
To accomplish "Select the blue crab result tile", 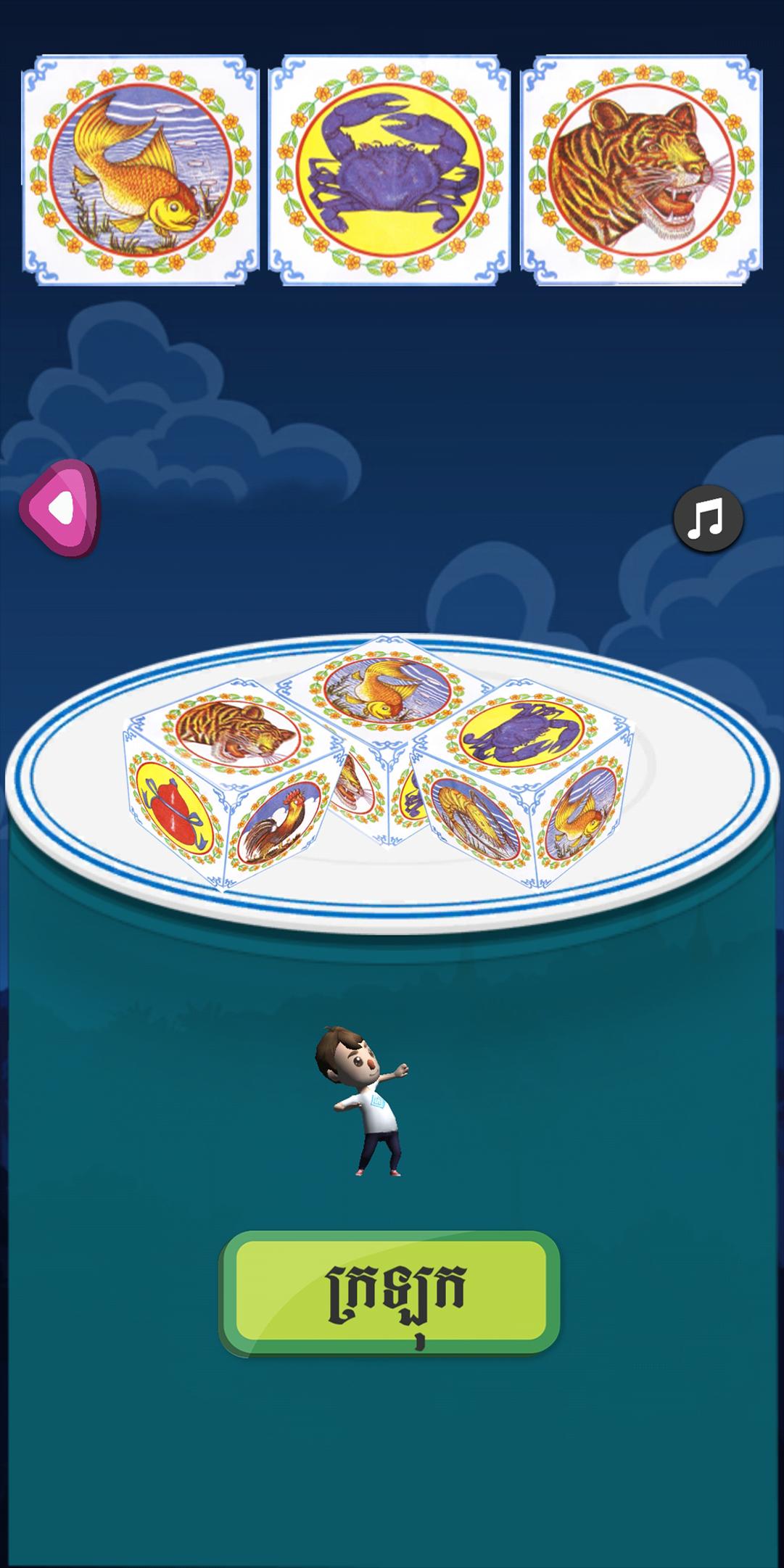I will coord(389,169).
